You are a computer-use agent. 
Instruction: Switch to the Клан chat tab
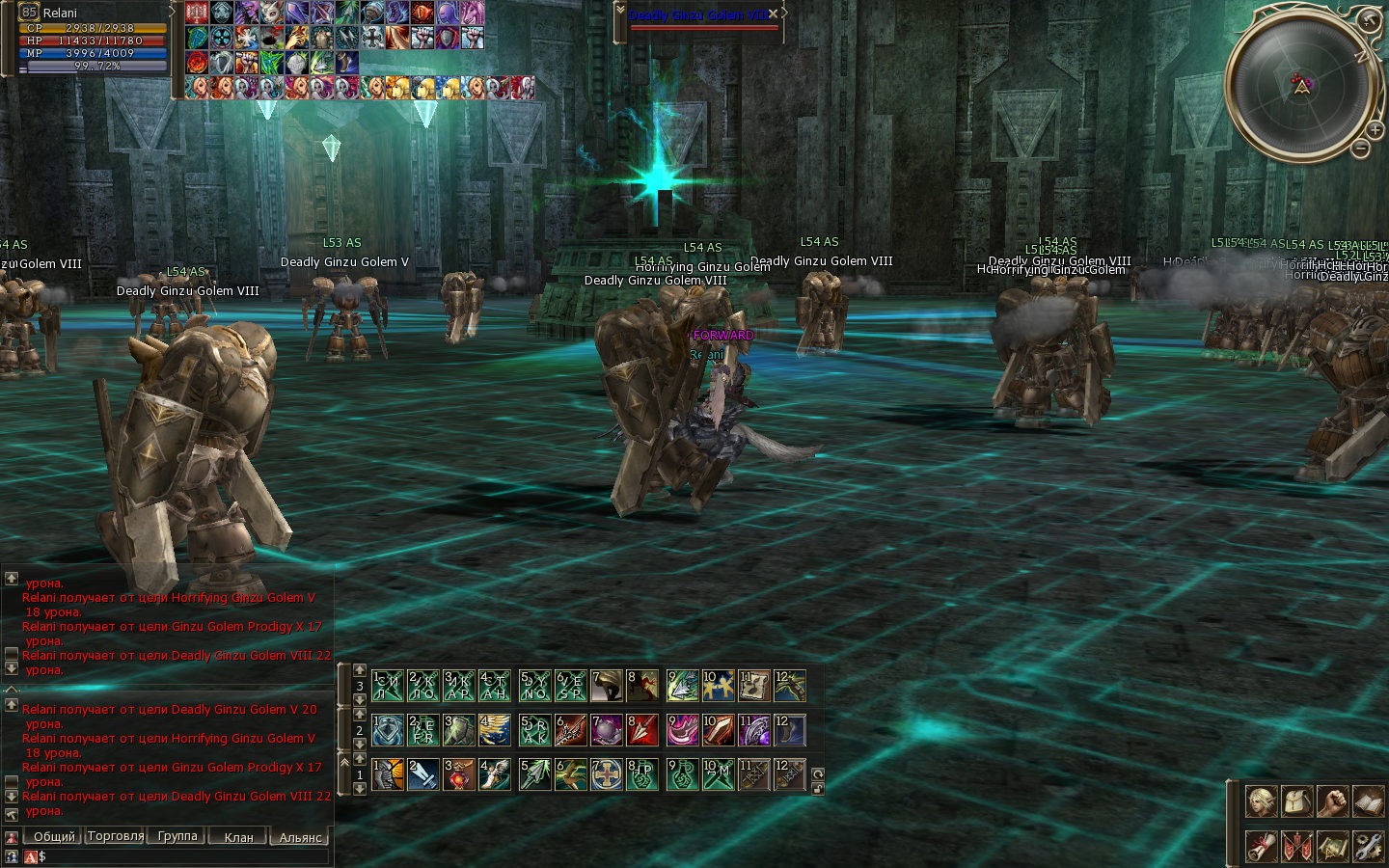point(238,837)
